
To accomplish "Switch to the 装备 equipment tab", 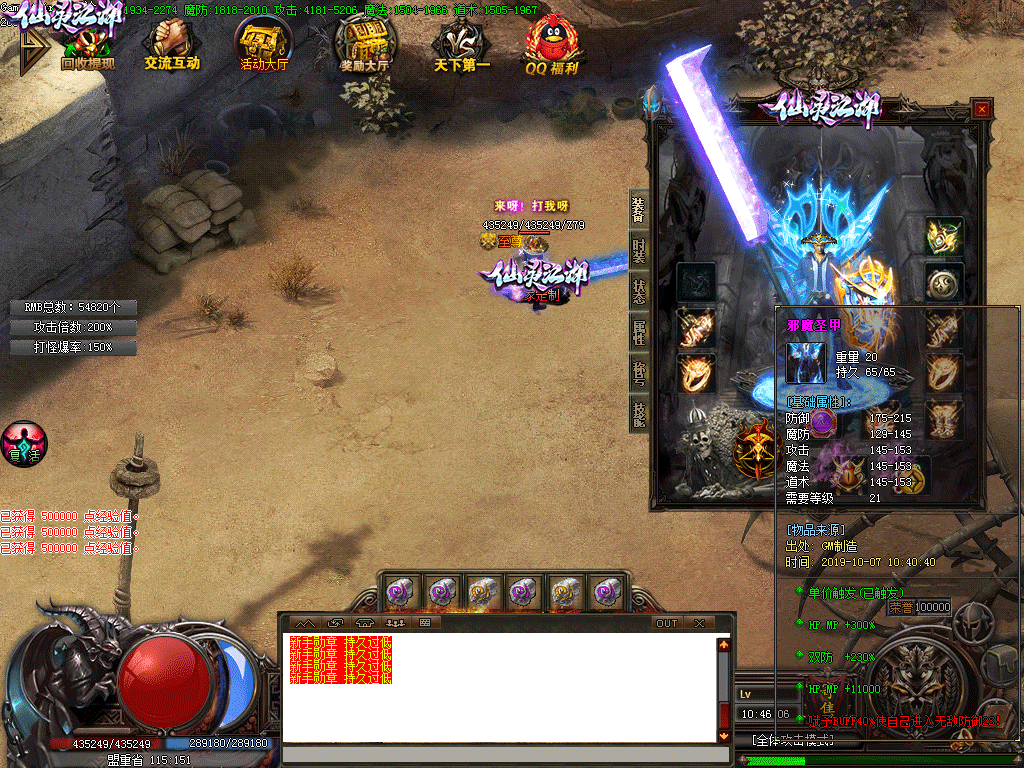I will coord(638,208).
